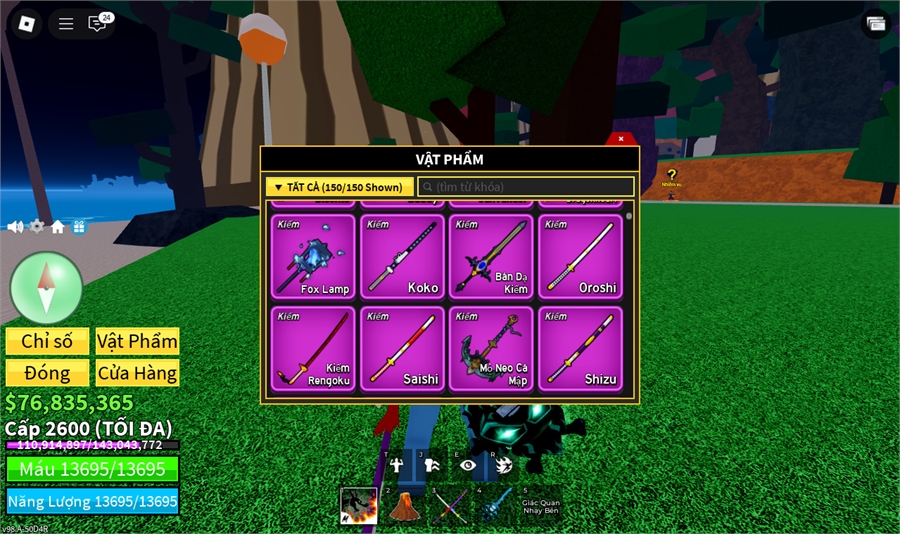This screenshot has width=900, height=534.
Task: Open the gear settings icon
Action: [37, 227]
